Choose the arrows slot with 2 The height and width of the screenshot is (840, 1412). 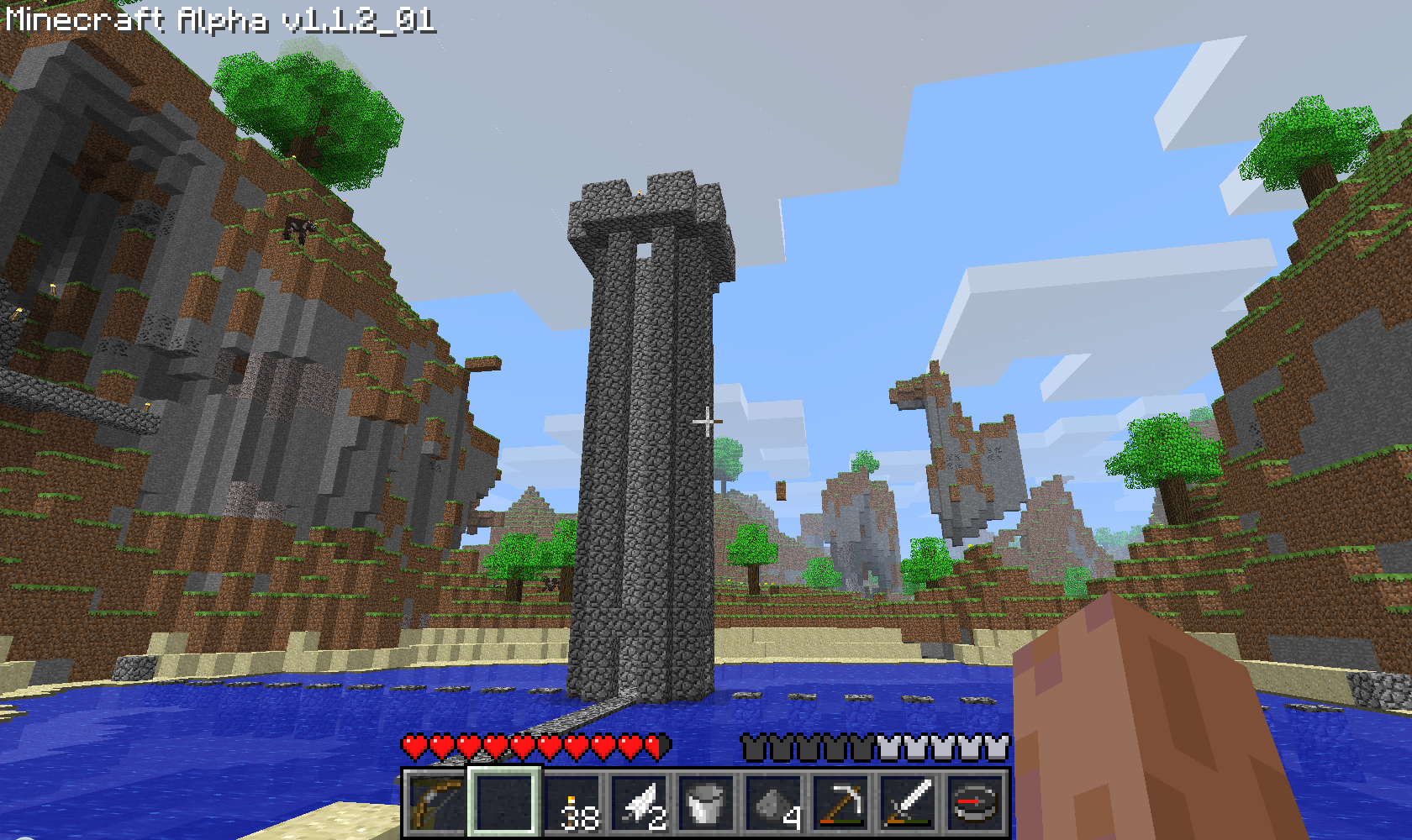[x=640, y=803]
